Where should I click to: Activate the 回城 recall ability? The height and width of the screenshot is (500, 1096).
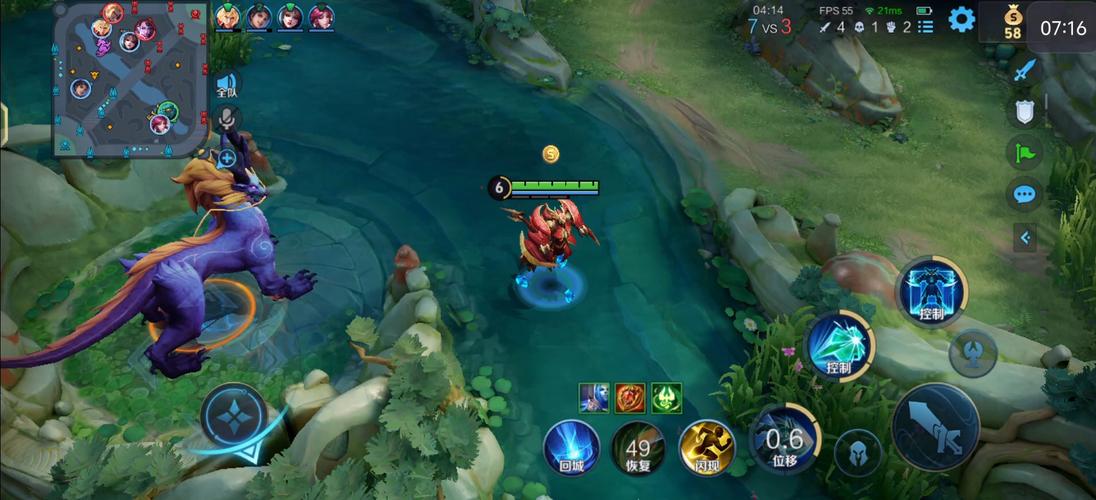[572, 447]
